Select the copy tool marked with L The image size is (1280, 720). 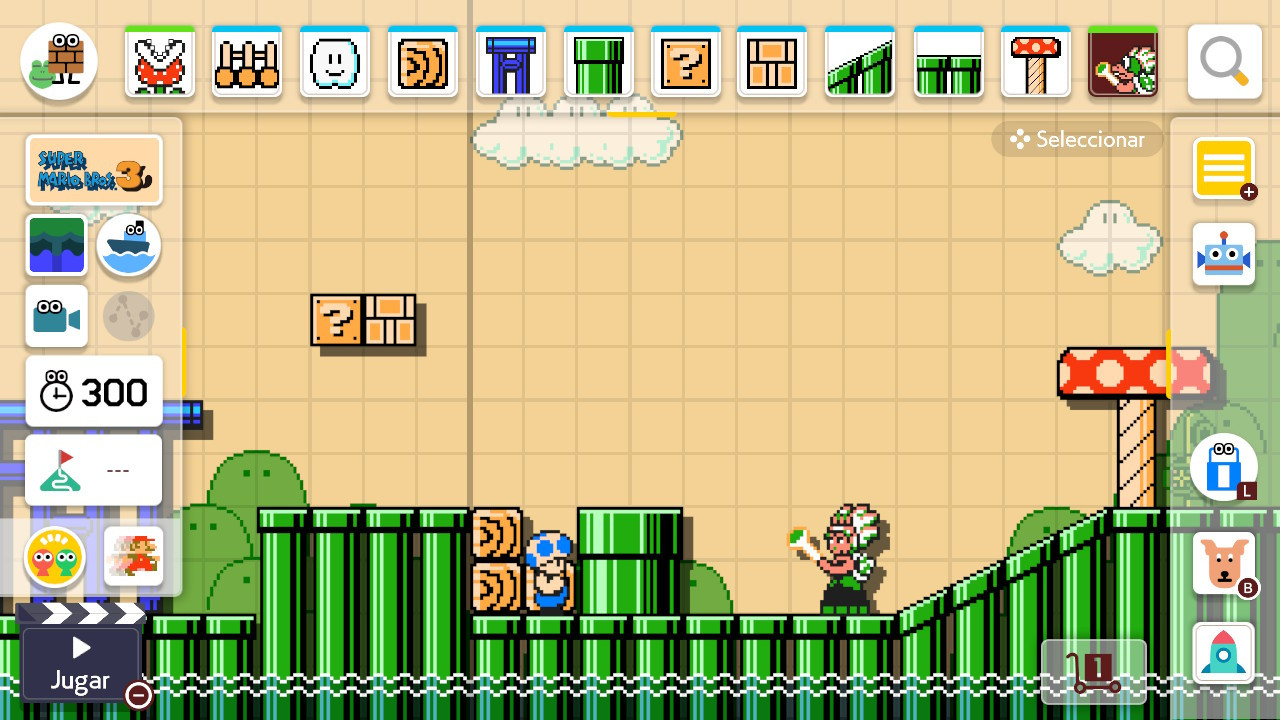coord(1223,467)
